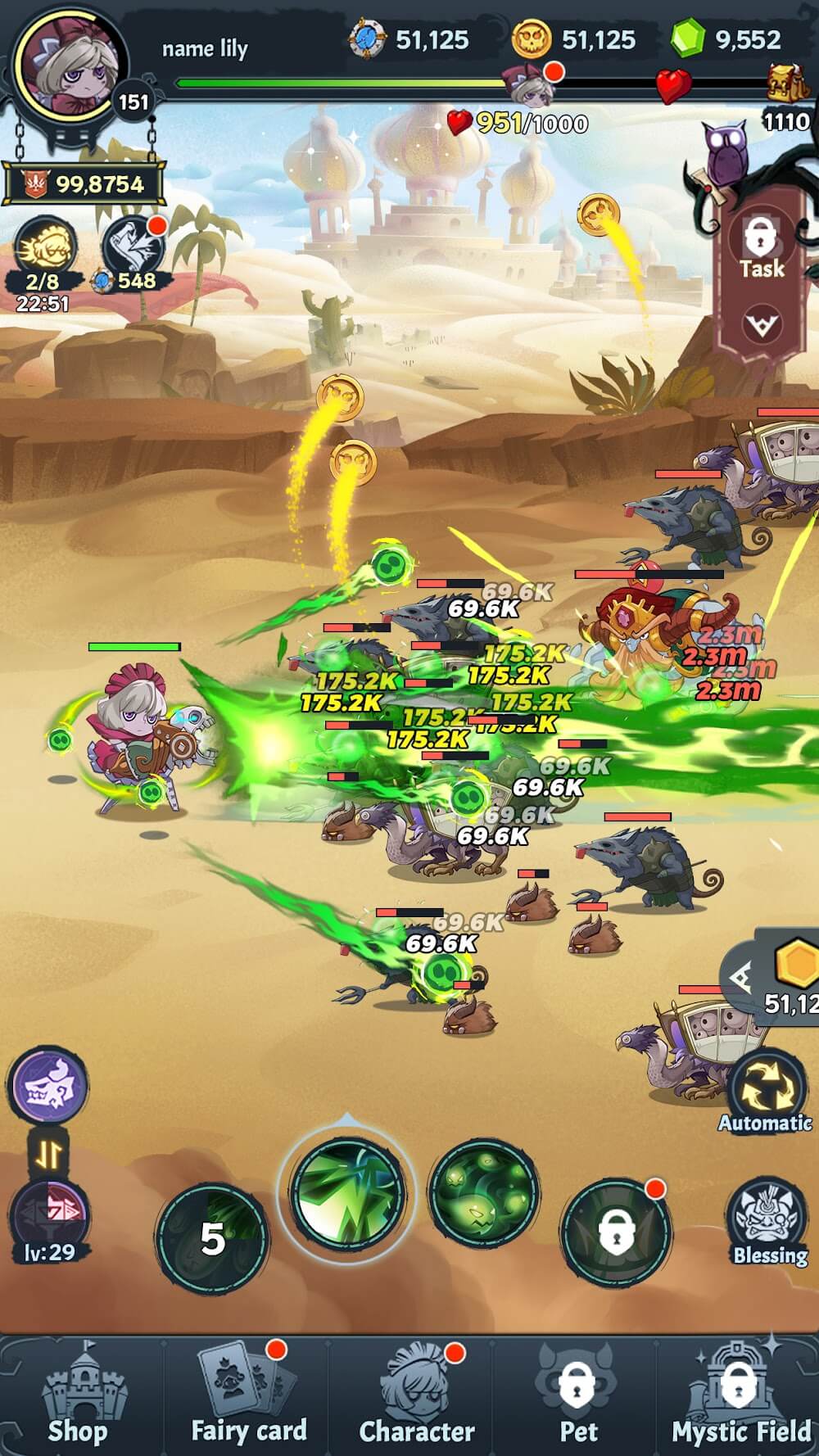This screenshot has width=819, height=1456.
Task: Tap the locked skill slot
Action: click(616, 1232)
